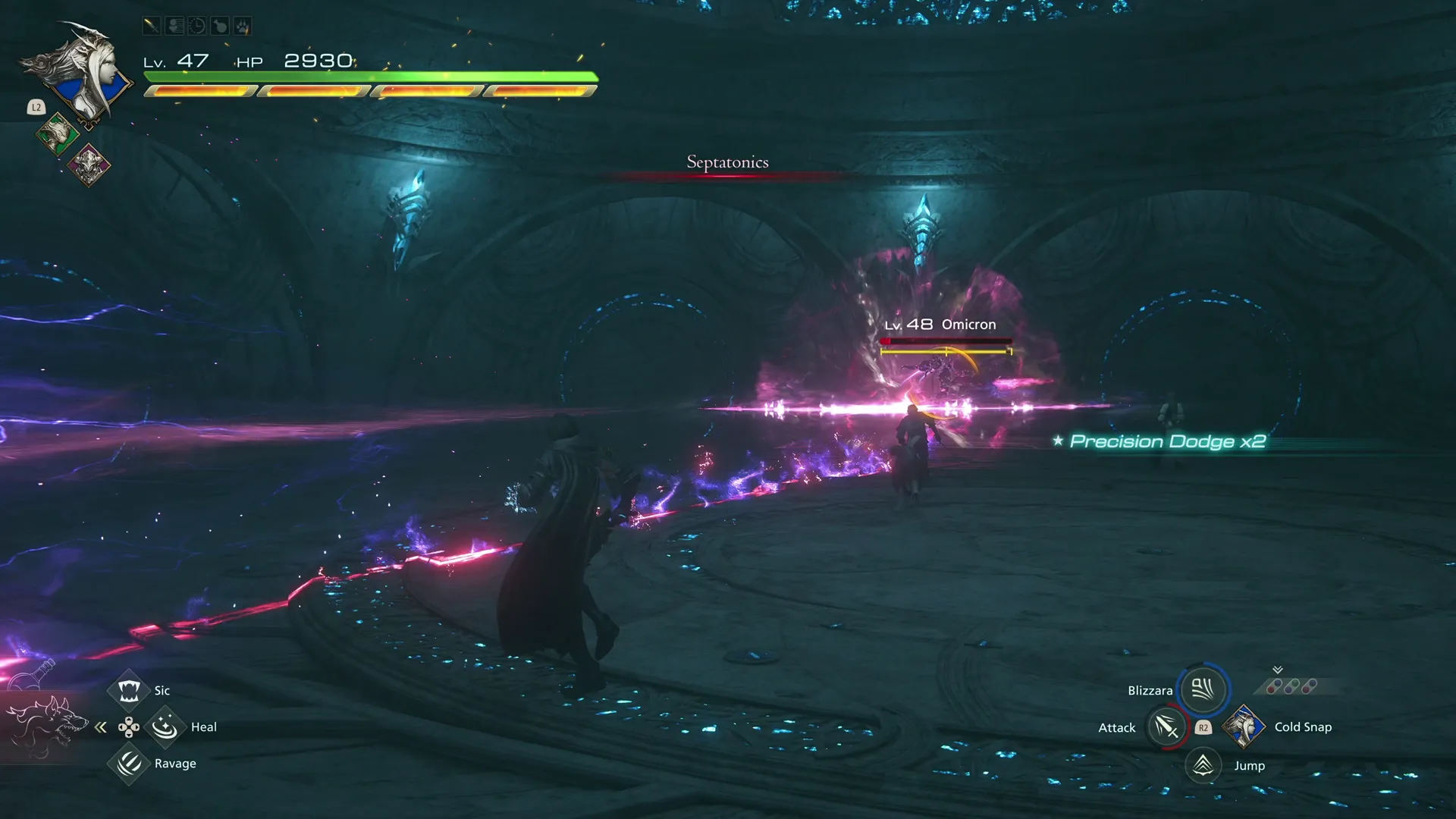The image size is (1456, 819).
Task: Select the Sic fang command icon
Action: coord(130,689)
